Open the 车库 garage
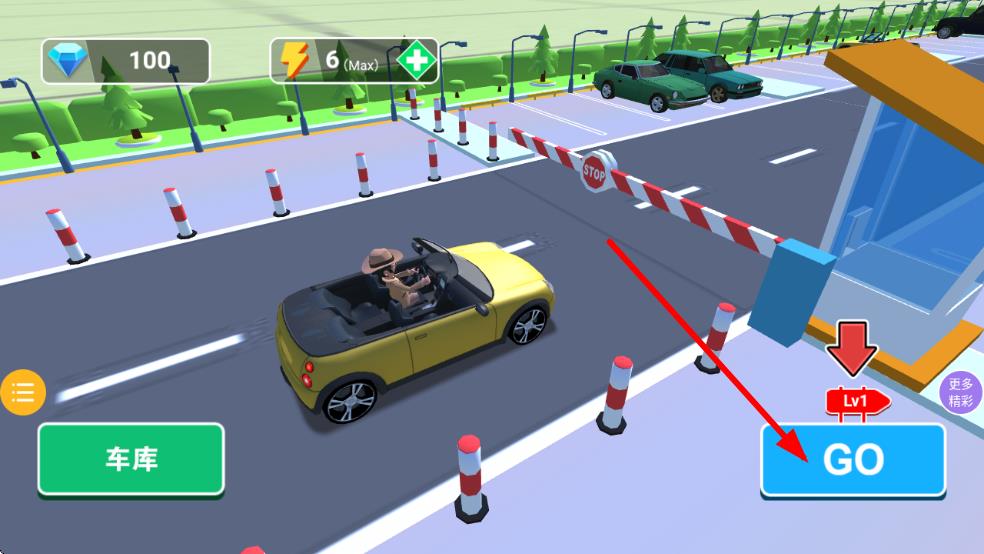Image resolution: width=984 pixels, height=554 pixels. click(131, 459)
